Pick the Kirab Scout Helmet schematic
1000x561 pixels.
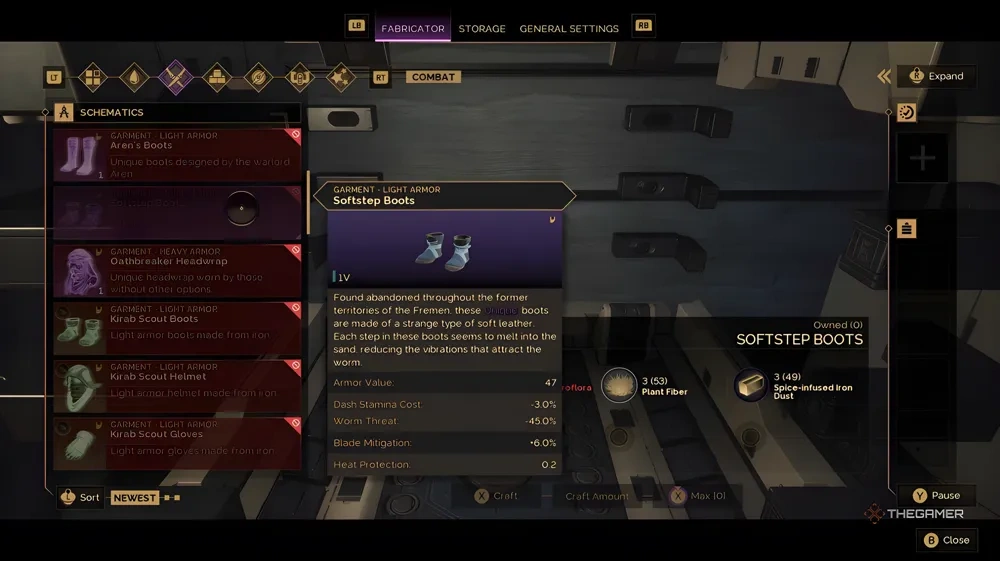(176, 386)
